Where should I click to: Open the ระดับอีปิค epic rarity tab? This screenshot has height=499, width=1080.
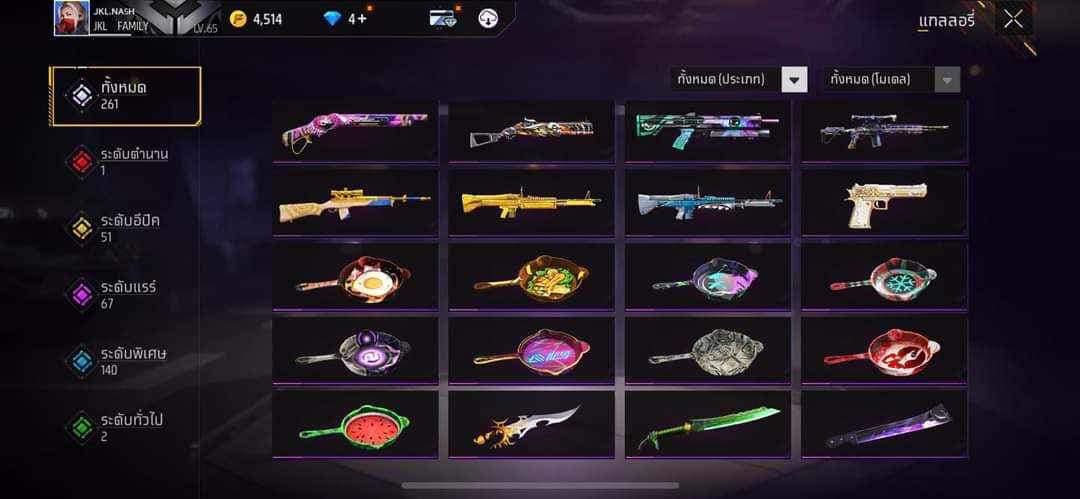126,228
